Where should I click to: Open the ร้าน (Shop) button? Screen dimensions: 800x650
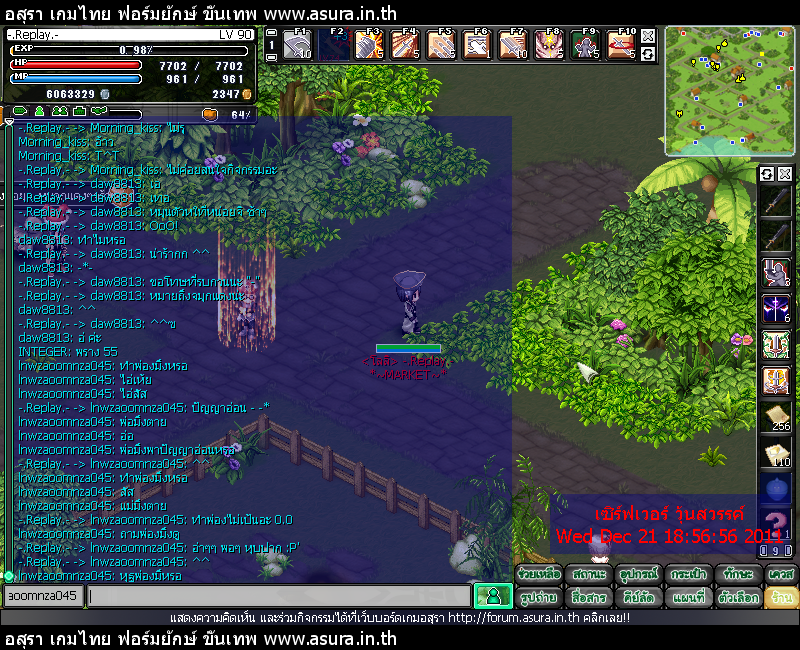[781, 597]
